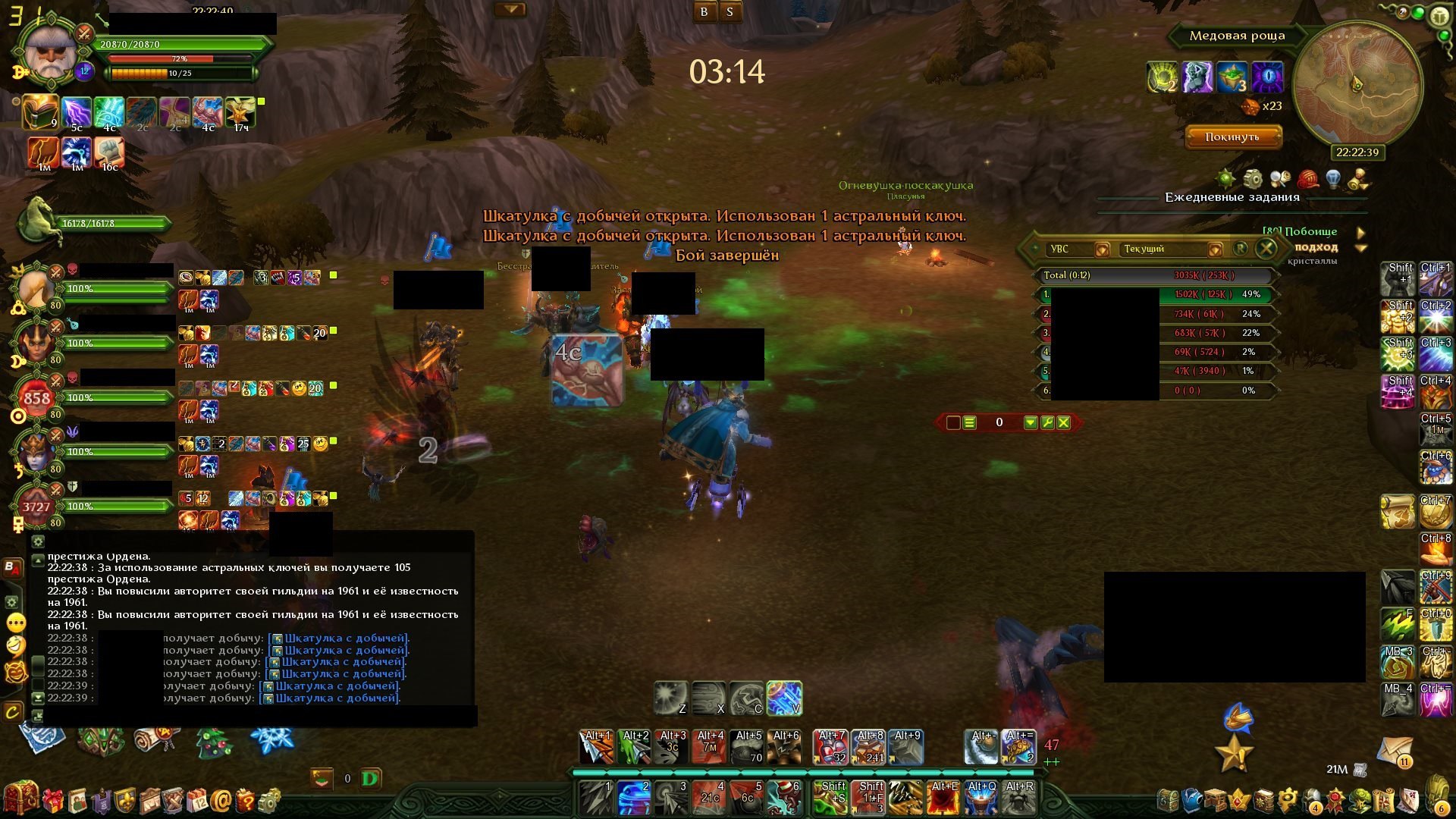Open the circular minimap

pos(1357,83)
